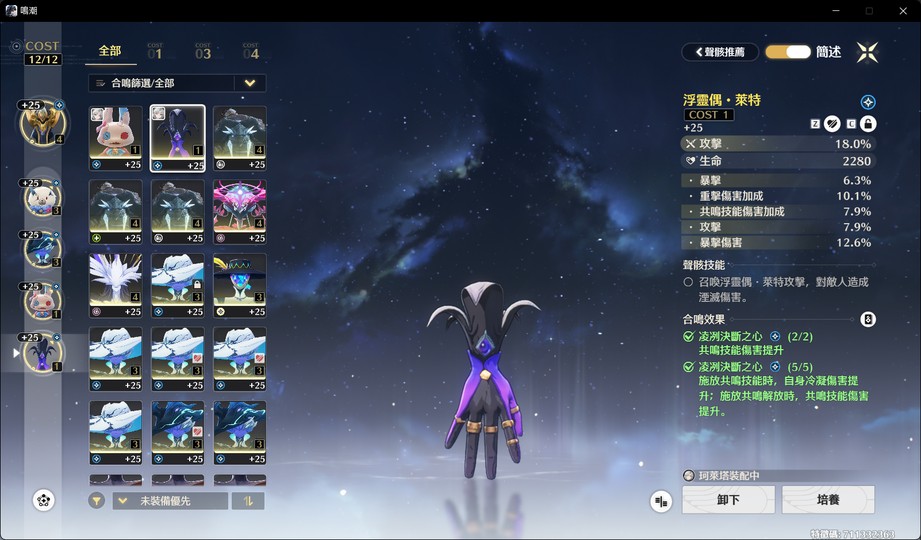The width and height of the screenshot is (921, 540).
Task: Minimize the game window
Action: [832, 10]
